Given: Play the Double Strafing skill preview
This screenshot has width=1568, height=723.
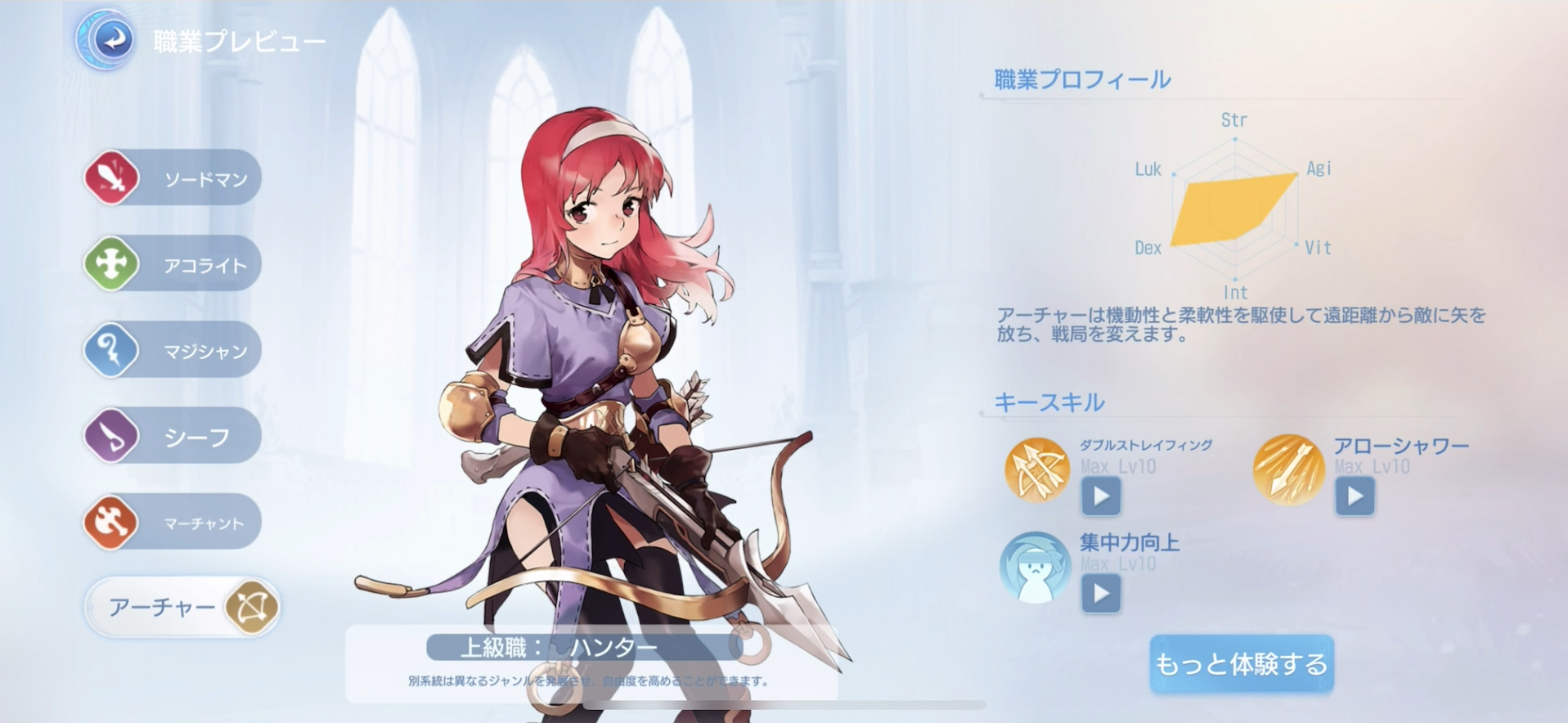Looking at the screenshot, I should (1100, 496).
